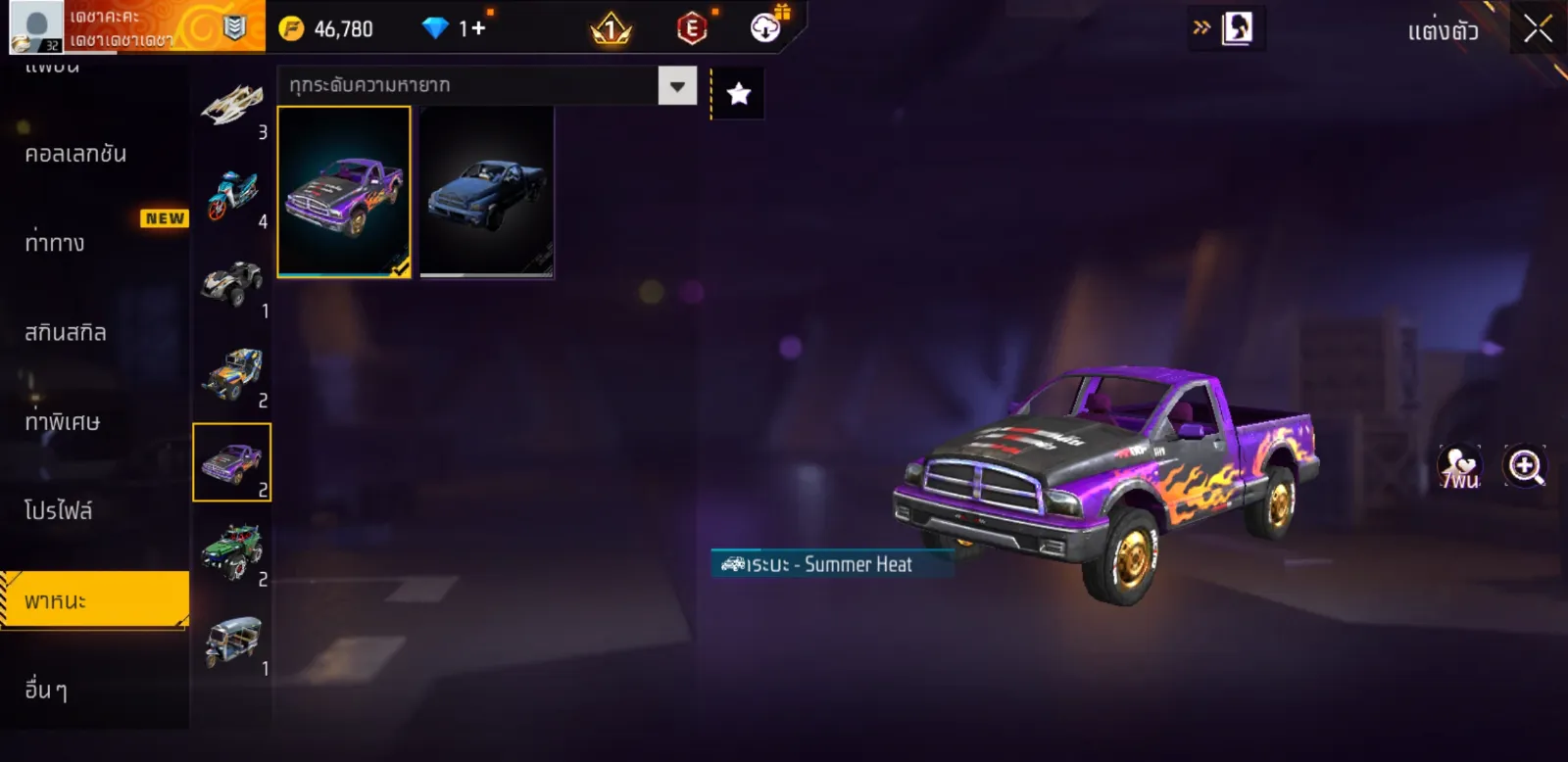Choose the default dark blue pickup skin
This screenshot has height=762, width=1568.
[x=487, y=192]
